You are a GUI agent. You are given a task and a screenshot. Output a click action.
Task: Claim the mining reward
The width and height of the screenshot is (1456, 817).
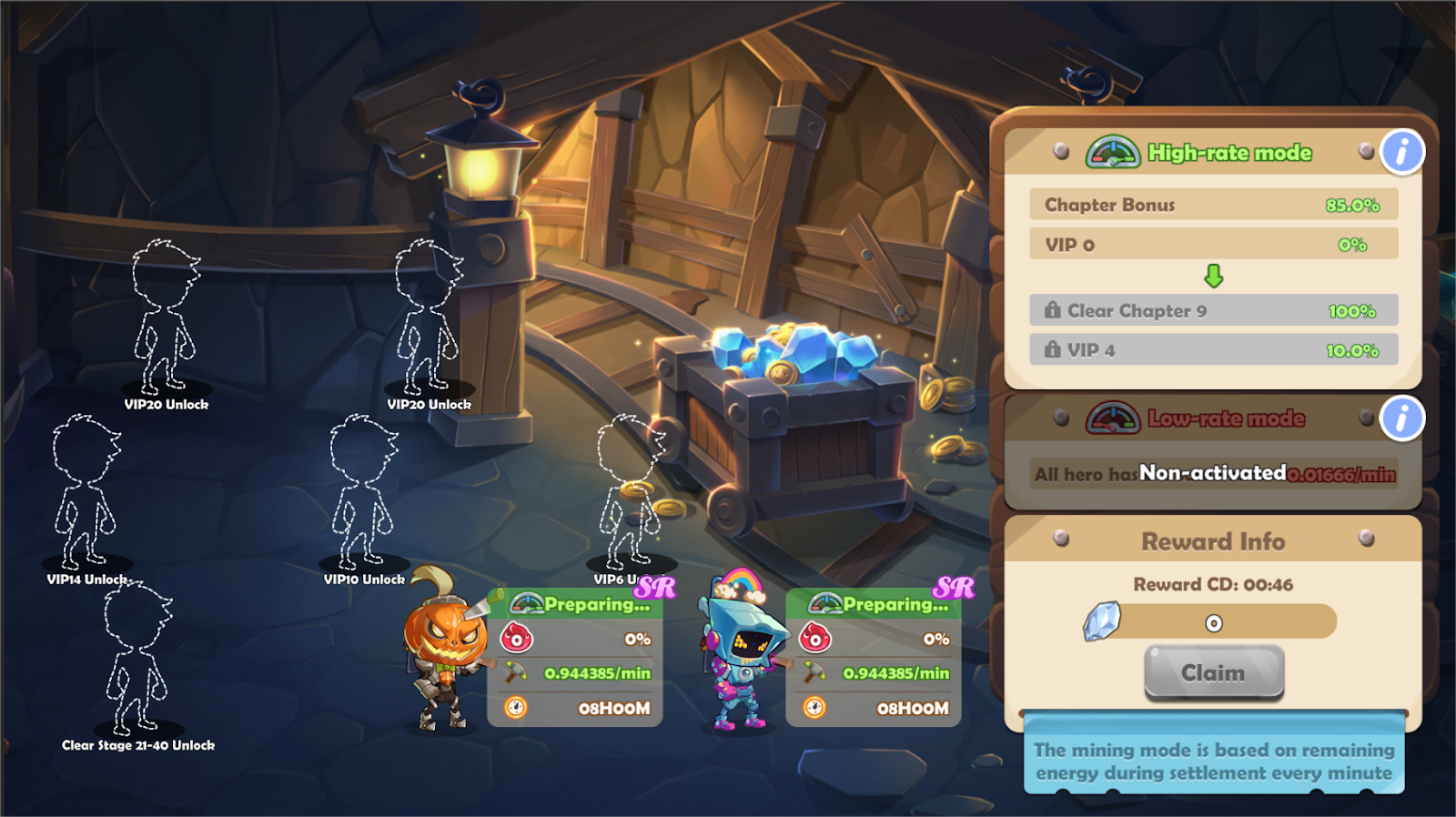[x=1213, y=673]
